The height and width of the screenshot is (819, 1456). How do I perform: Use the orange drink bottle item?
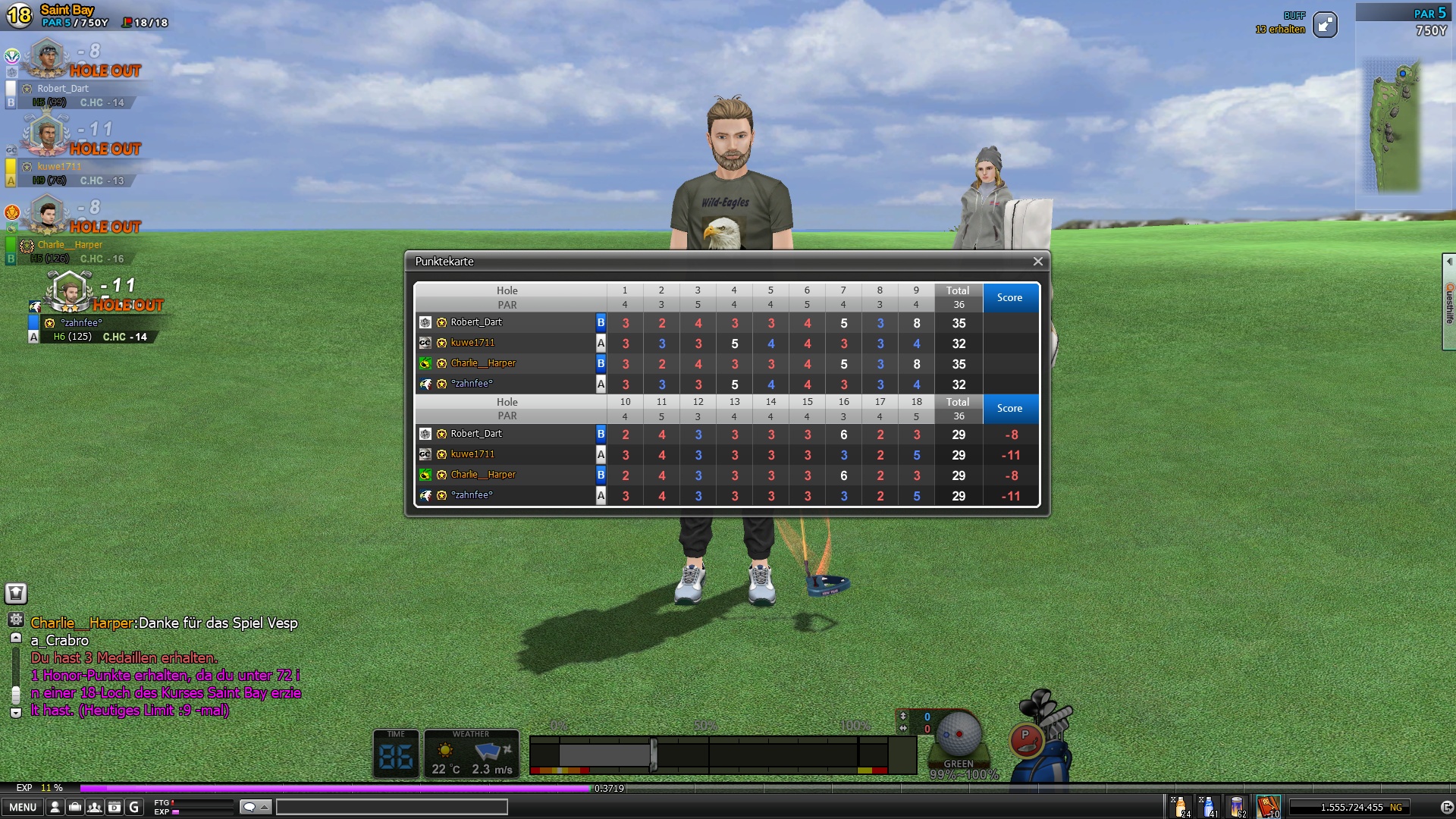click(1181, 806)
